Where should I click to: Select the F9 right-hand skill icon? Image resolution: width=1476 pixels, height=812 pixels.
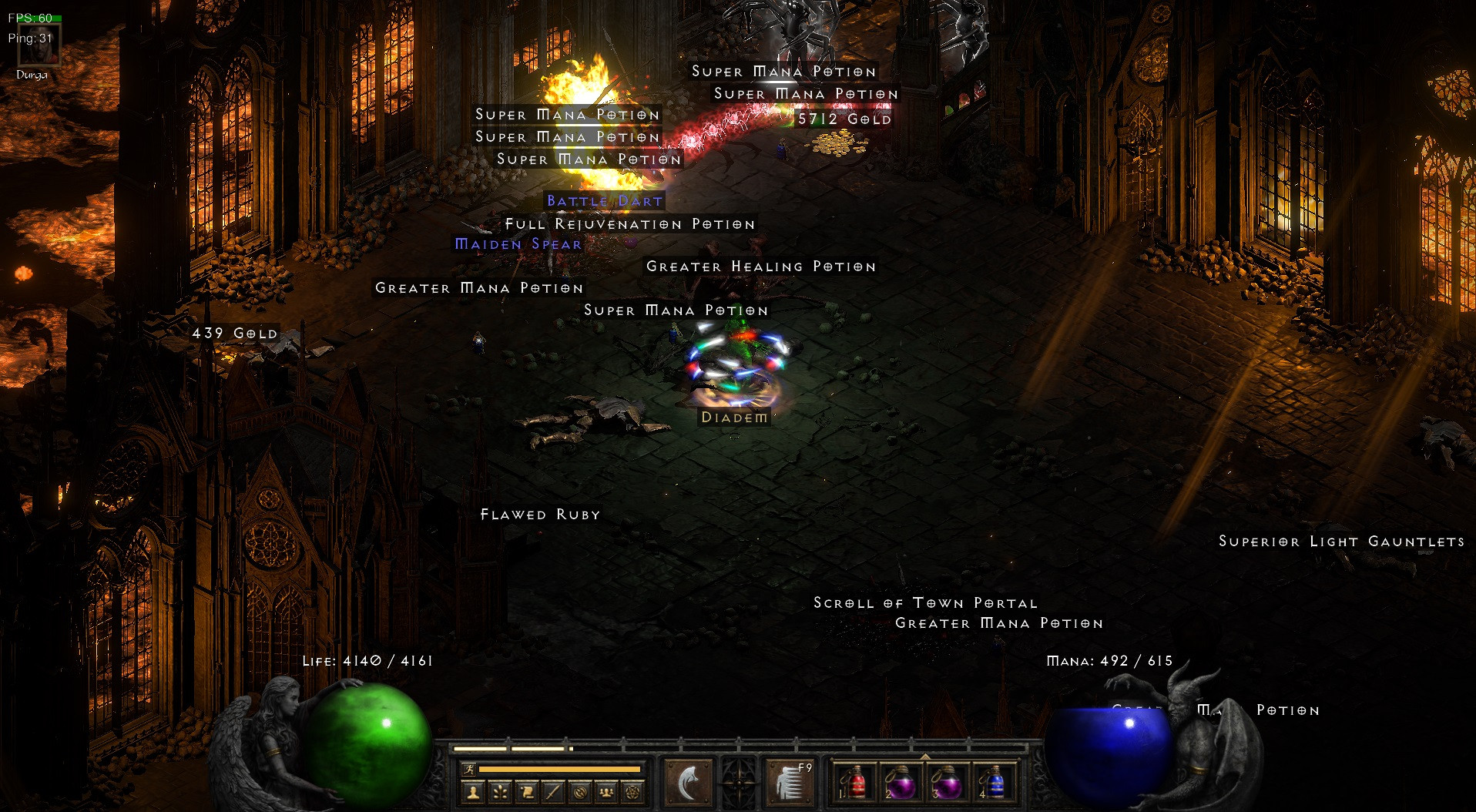pyautogui.click(x=792, y=780)
